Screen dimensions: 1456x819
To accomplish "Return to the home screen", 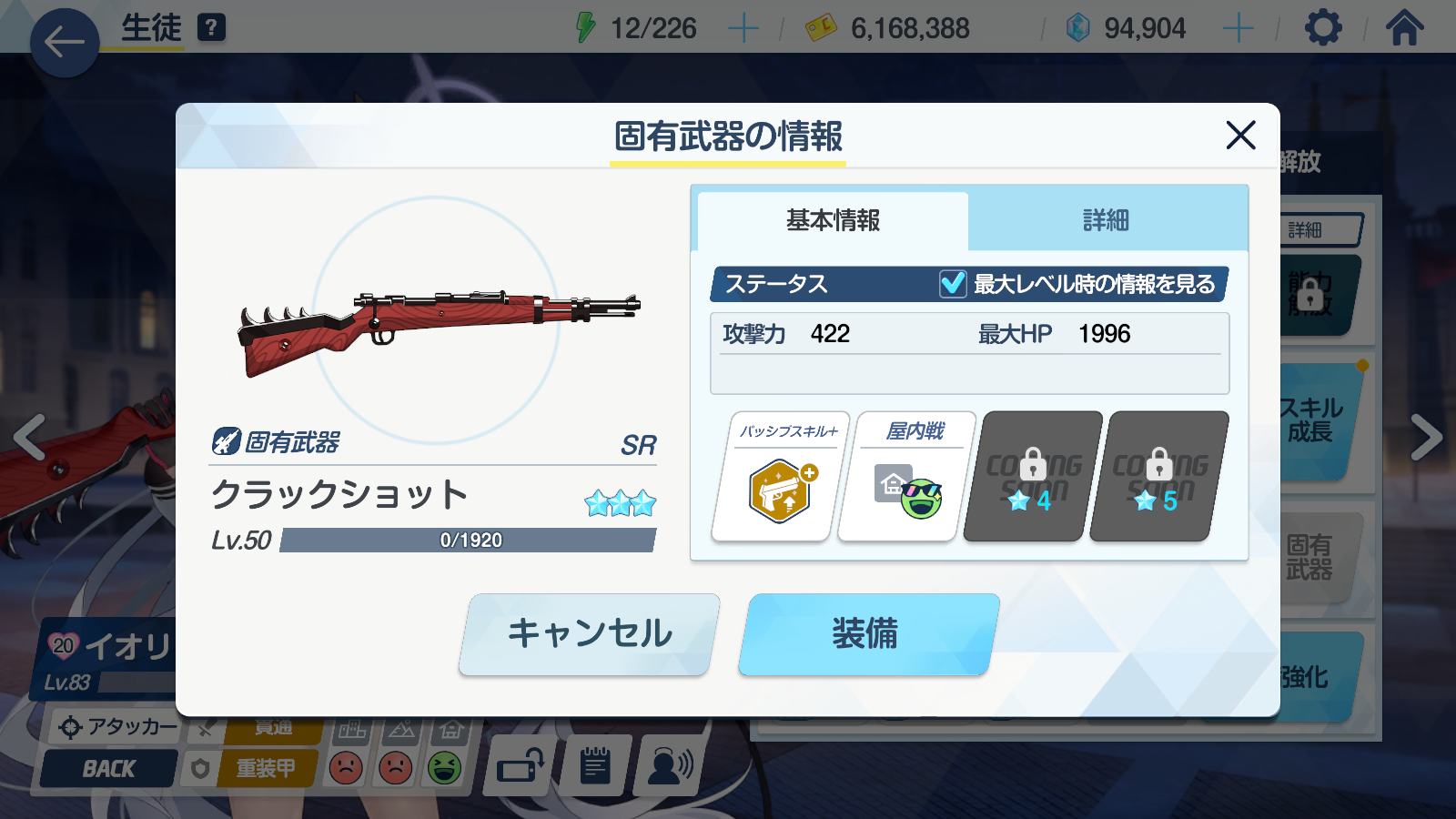I will coord(1404,28).
